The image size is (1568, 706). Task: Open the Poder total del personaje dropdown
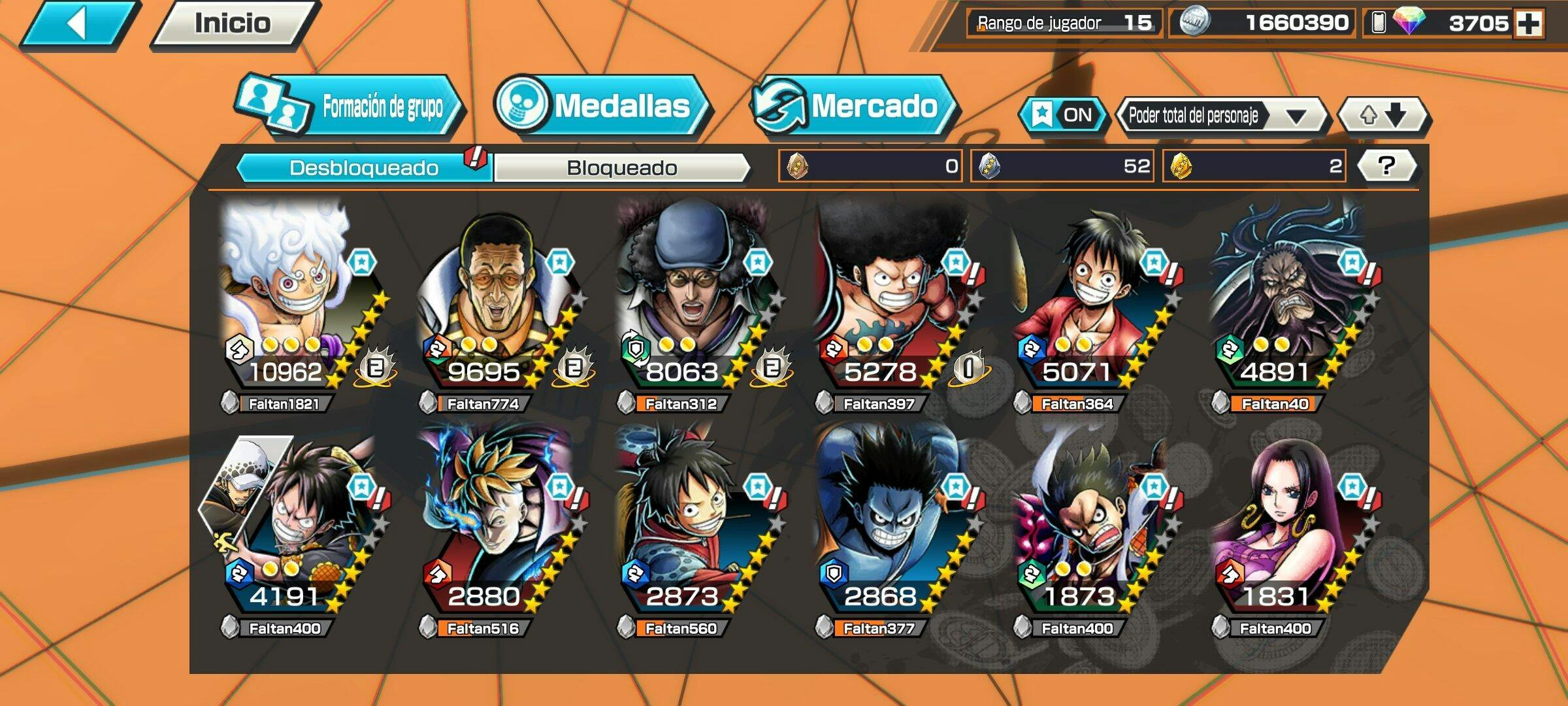(x=1220, y=116)
